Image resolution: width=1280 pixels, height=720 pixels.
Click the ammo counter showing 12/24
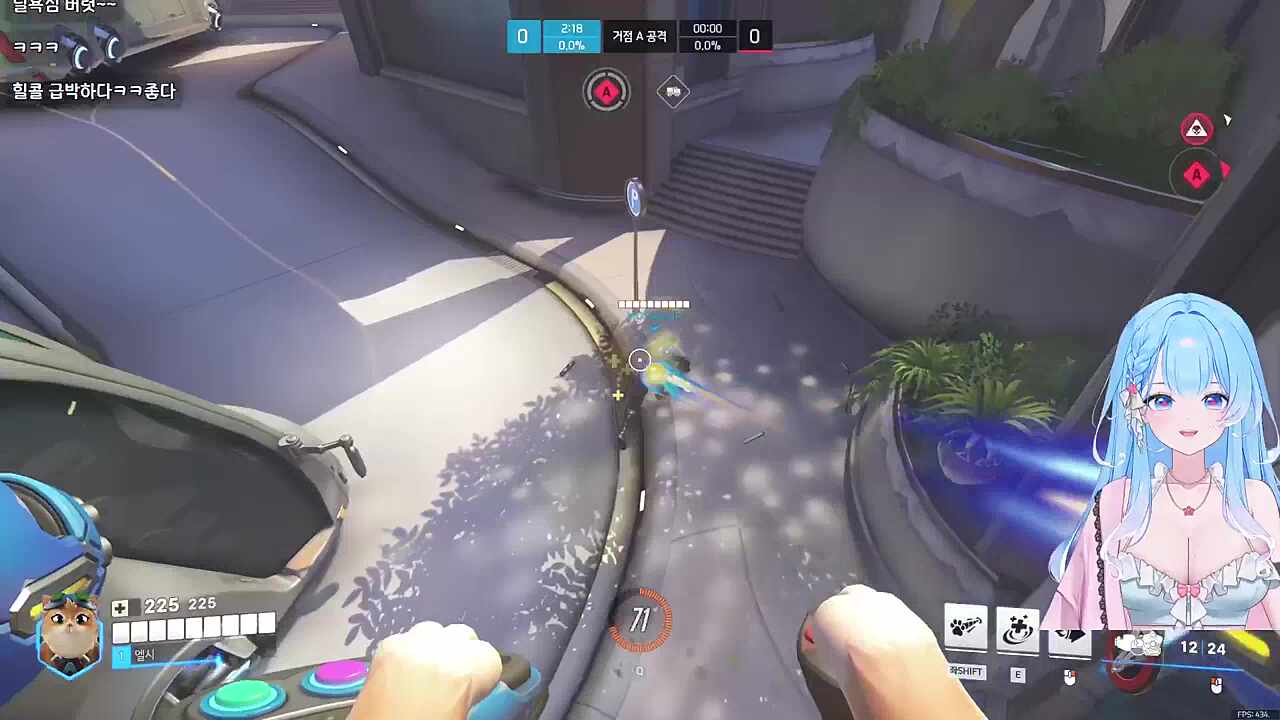[x=1200, y=649]
